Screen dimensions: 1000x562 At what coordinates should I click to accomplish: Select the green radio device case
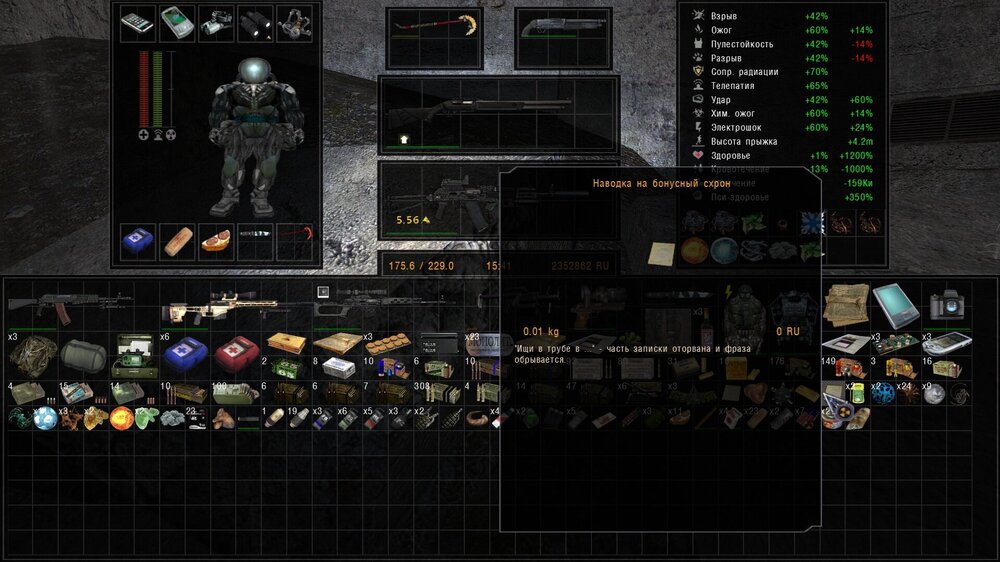[133, 352]
